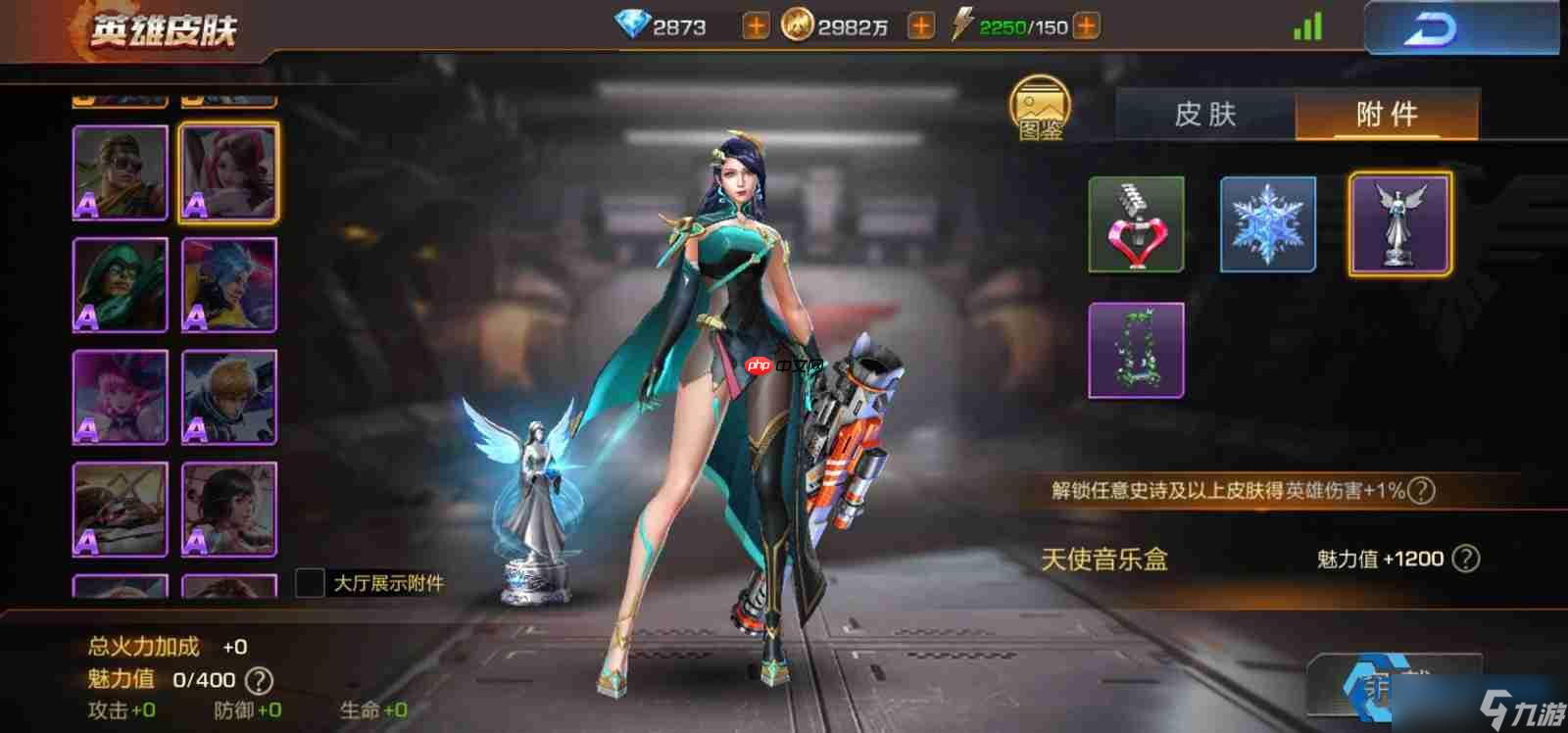
Task: Tap the plus to buy more diamonds
Action: click(755, 25)
